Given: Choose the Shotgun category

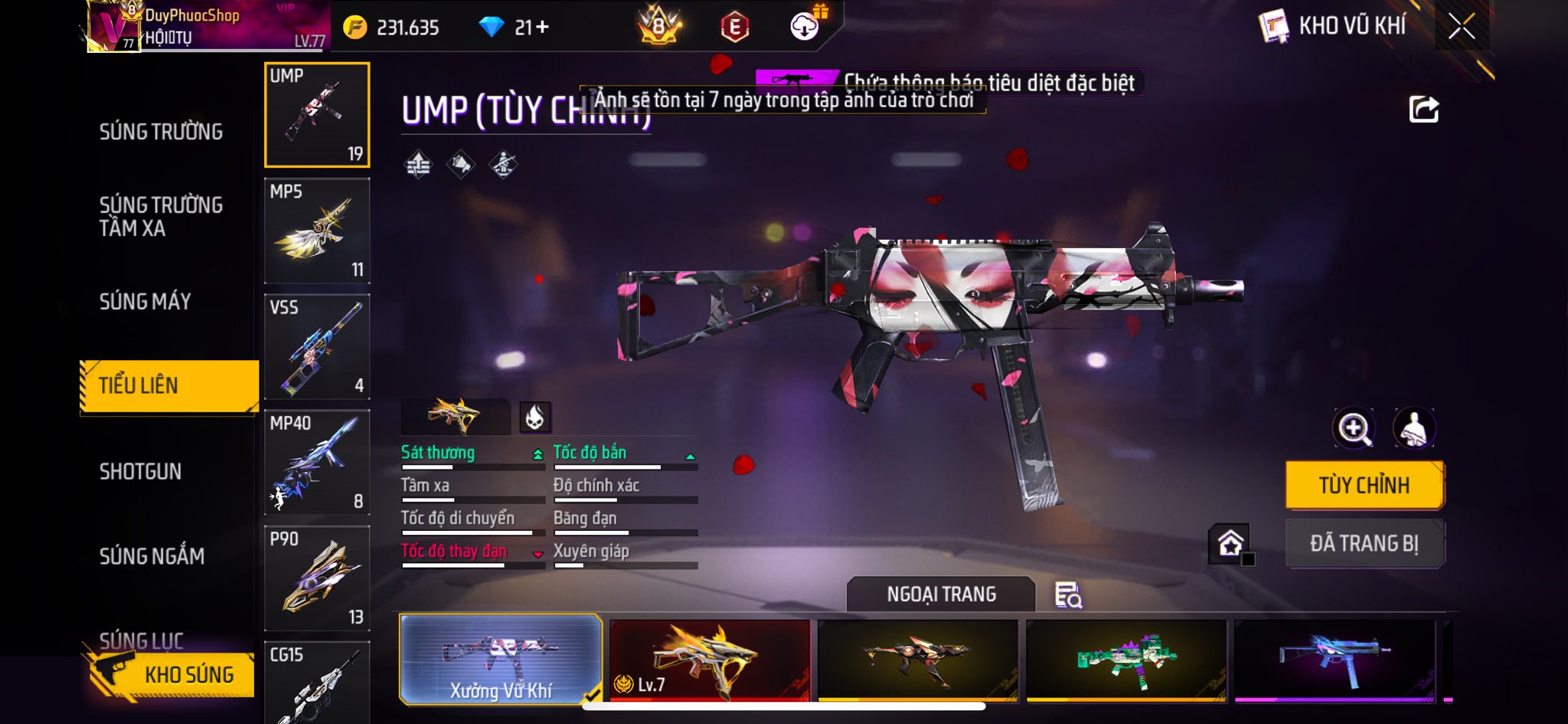Looking at the screenshot, I should (x=141, y=471).
